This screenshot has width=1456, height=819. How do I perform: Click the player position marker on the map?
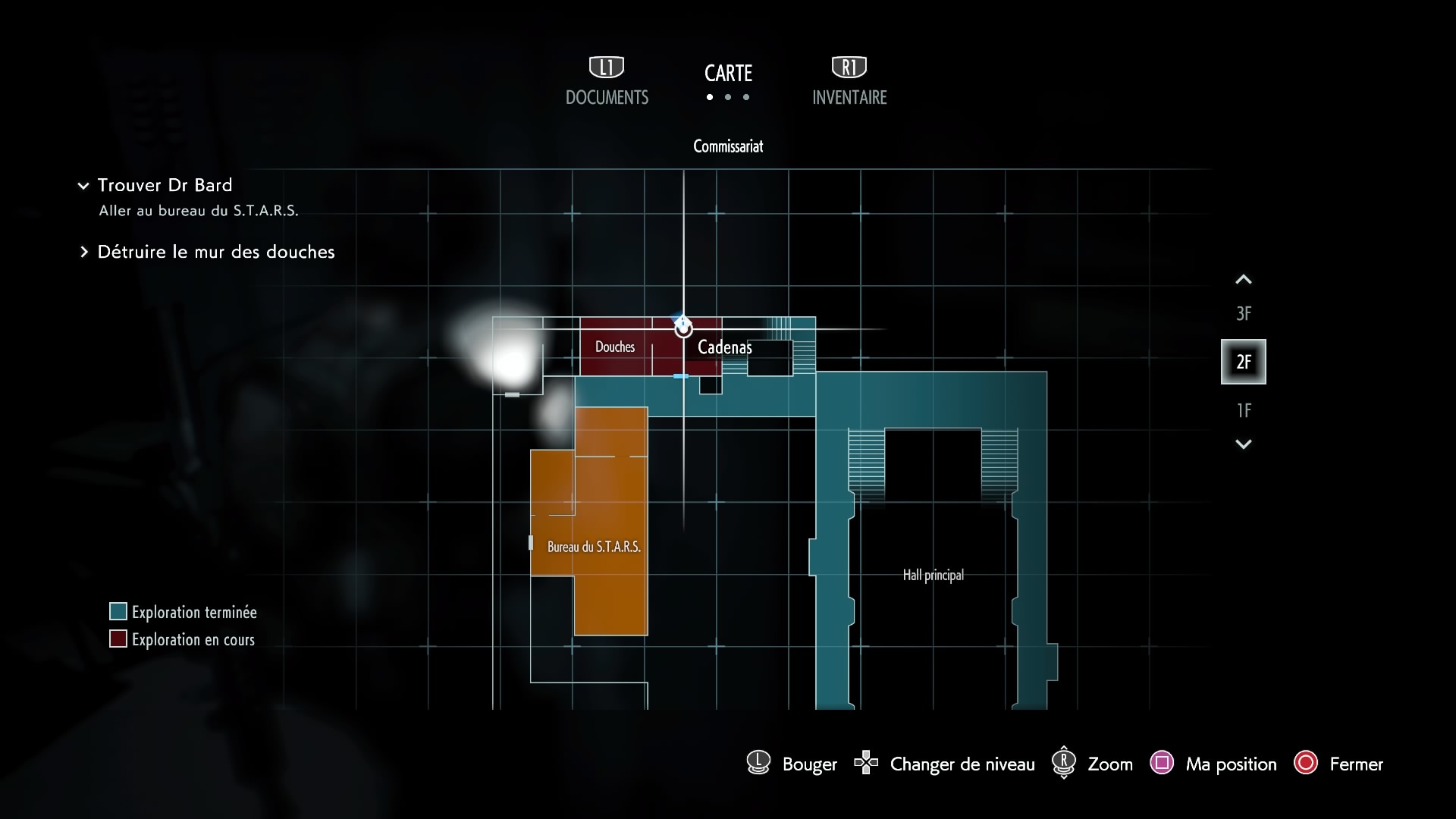[683, 328]
